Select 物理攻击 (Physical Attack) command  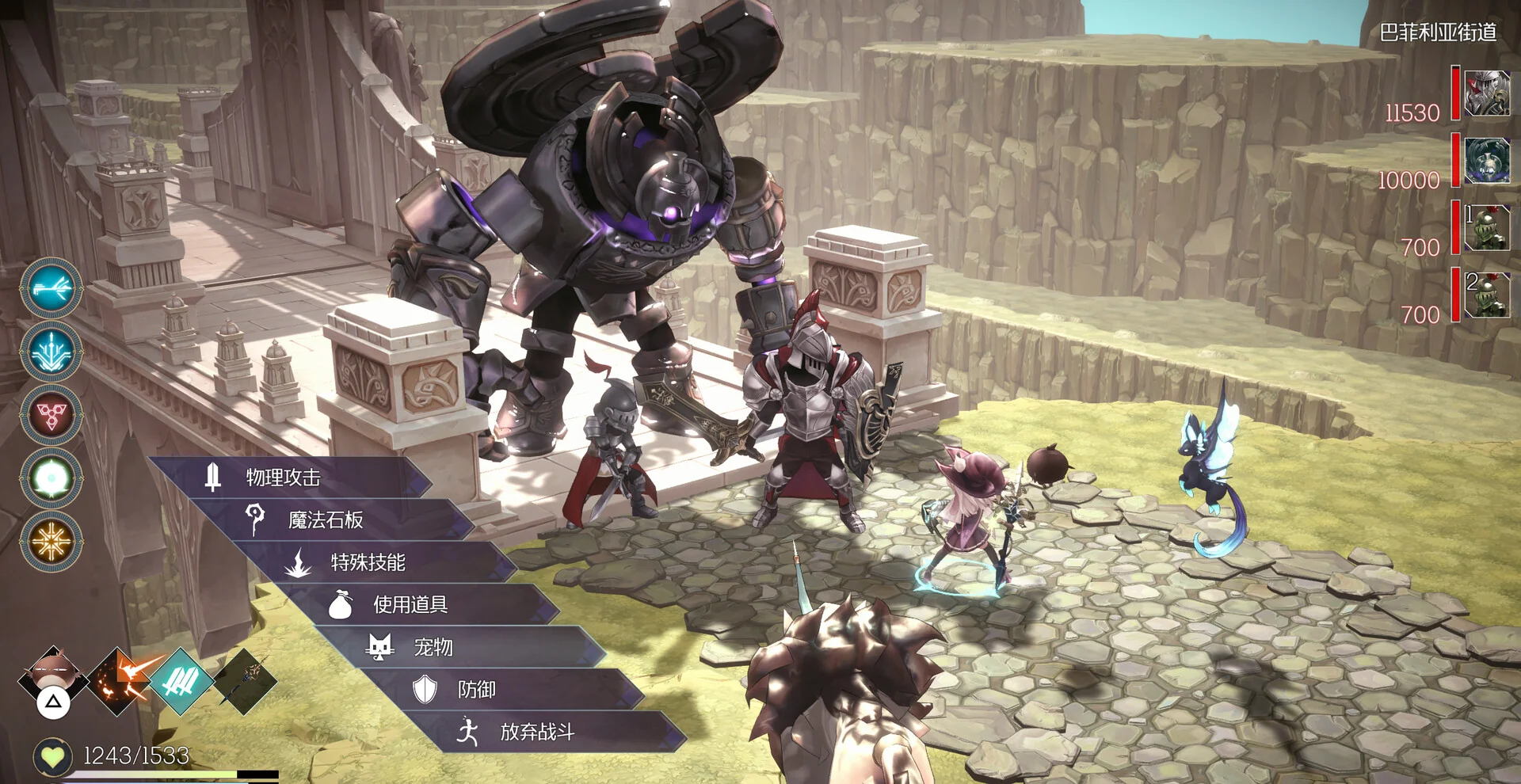tap(283, 477)
